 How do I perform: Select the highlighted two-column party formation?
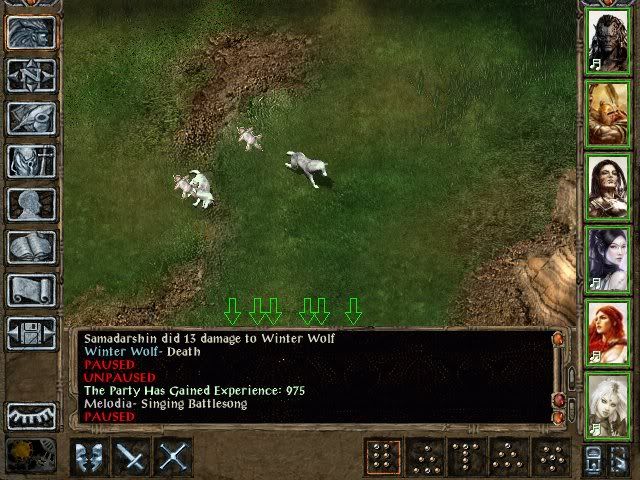[x=380, y=457]
